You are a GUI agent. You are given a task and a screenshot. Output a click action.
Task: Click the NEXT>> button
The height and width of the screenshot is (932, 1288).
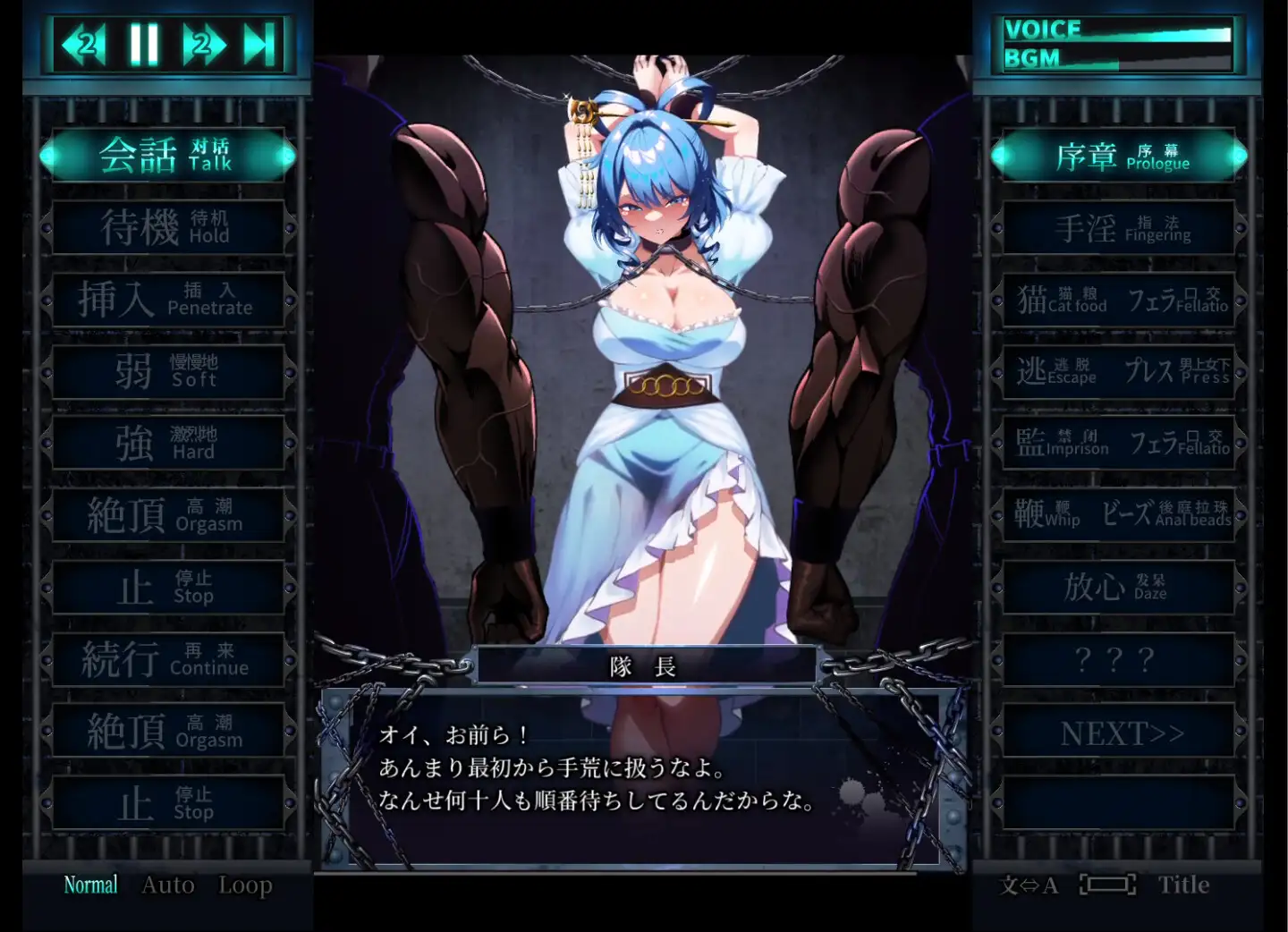[1117, 733]
